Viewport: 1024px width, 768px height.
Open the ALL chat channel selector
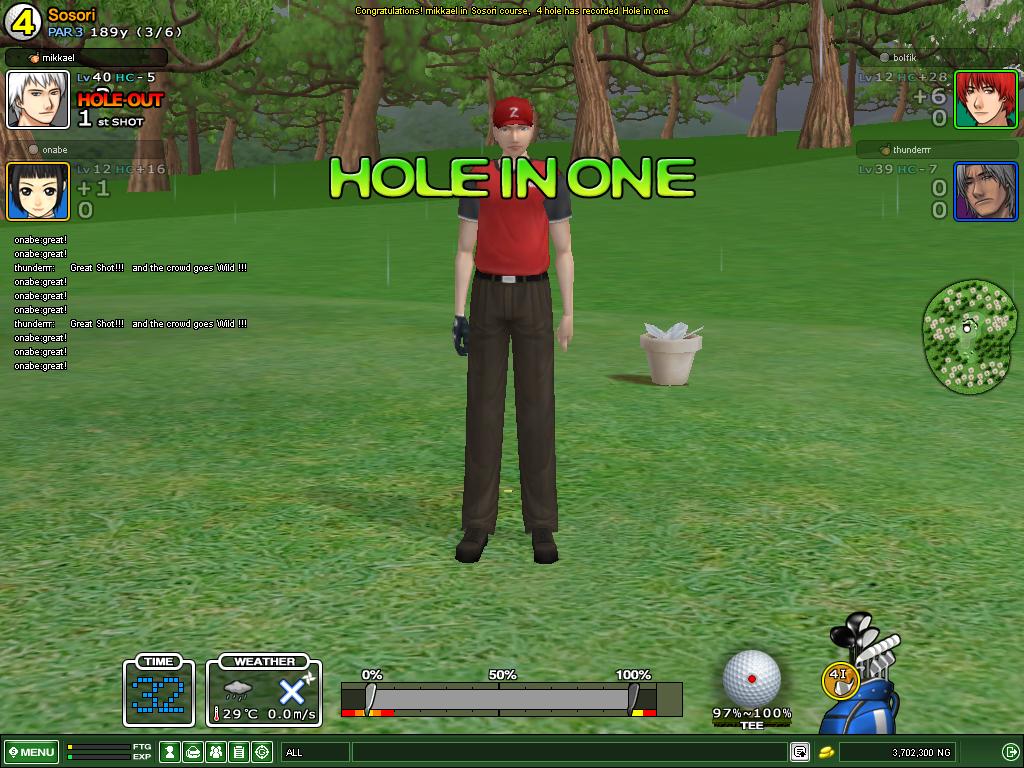pyautogui.click(x=315, y=752)
